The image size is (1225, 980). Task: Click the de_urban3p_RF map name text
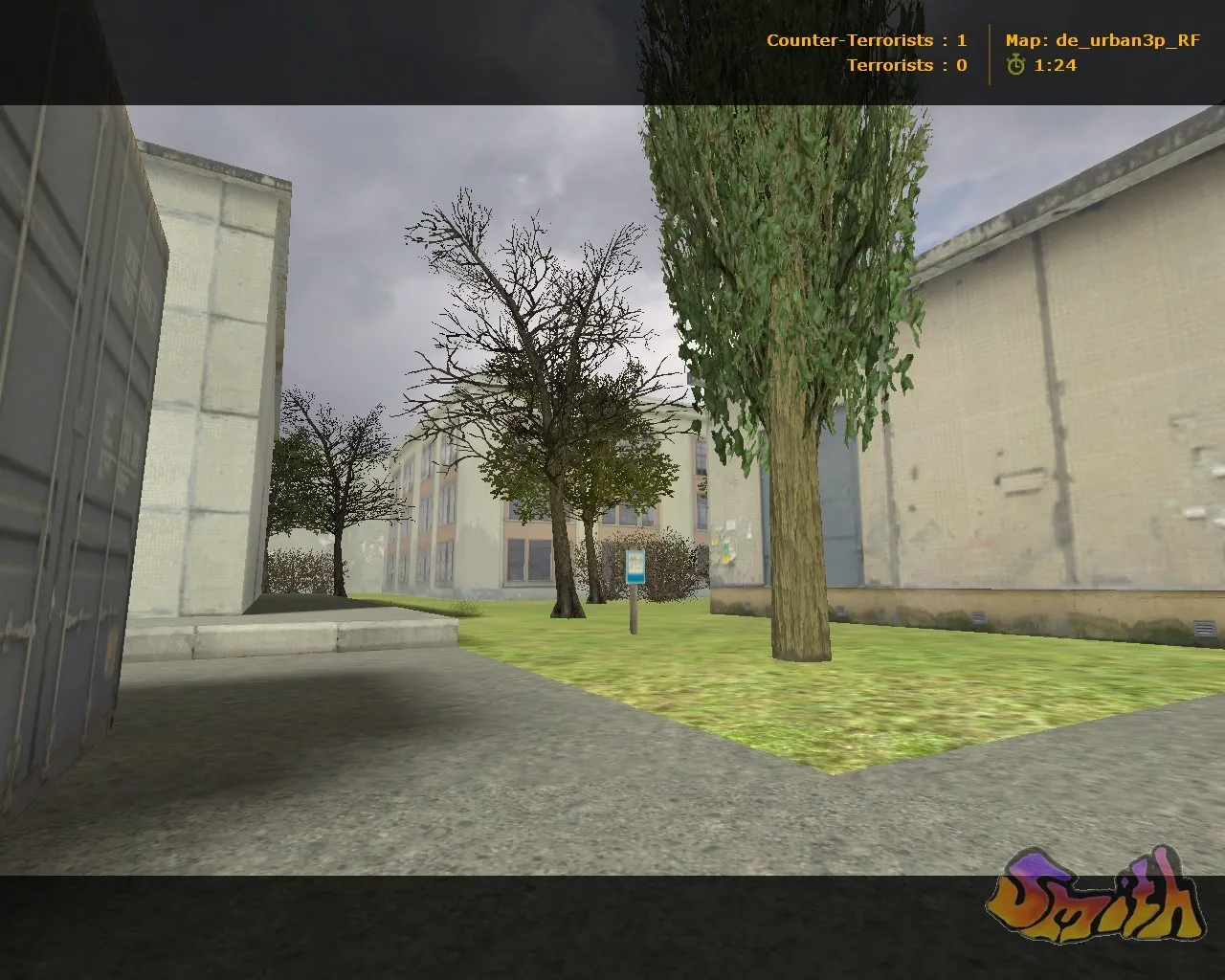pyautogui.click(x=1127, y=40)
